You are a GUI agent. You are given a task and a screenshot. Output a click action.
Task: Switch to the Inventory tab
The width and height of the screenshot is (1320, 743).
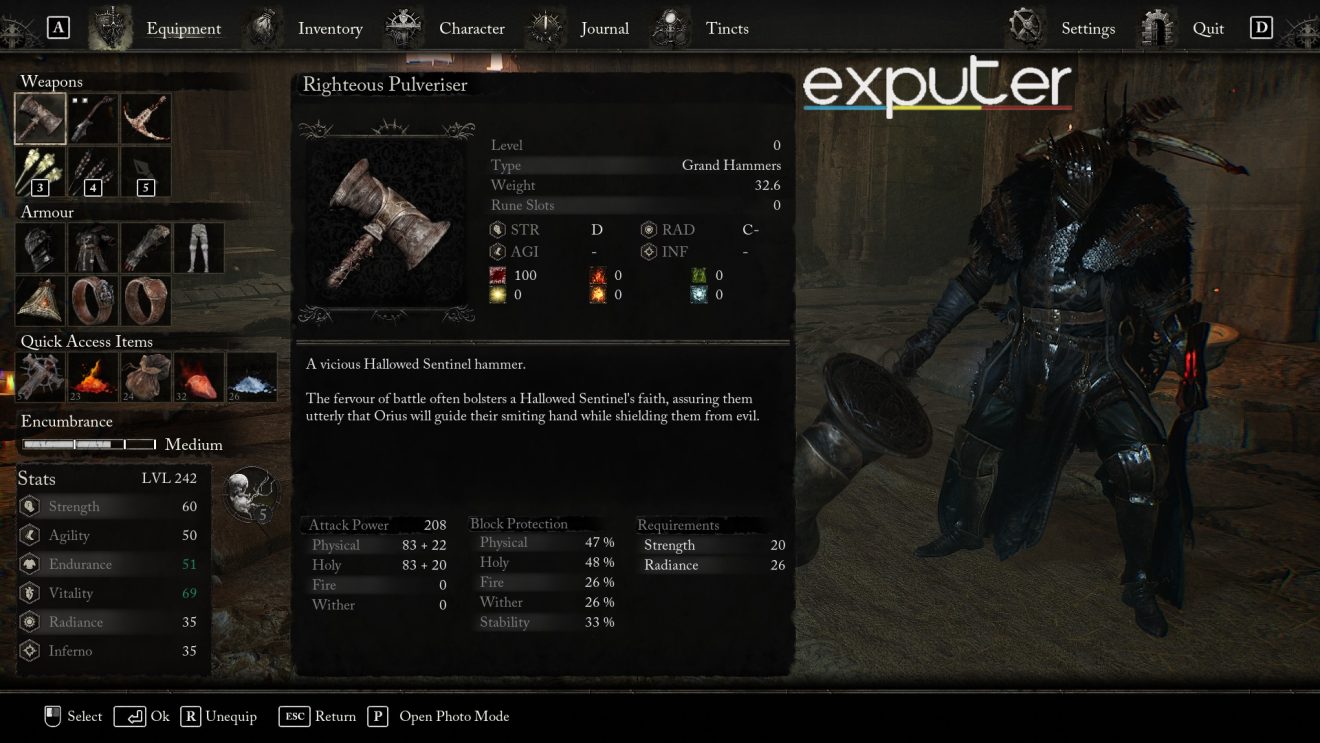coord(330,28)
